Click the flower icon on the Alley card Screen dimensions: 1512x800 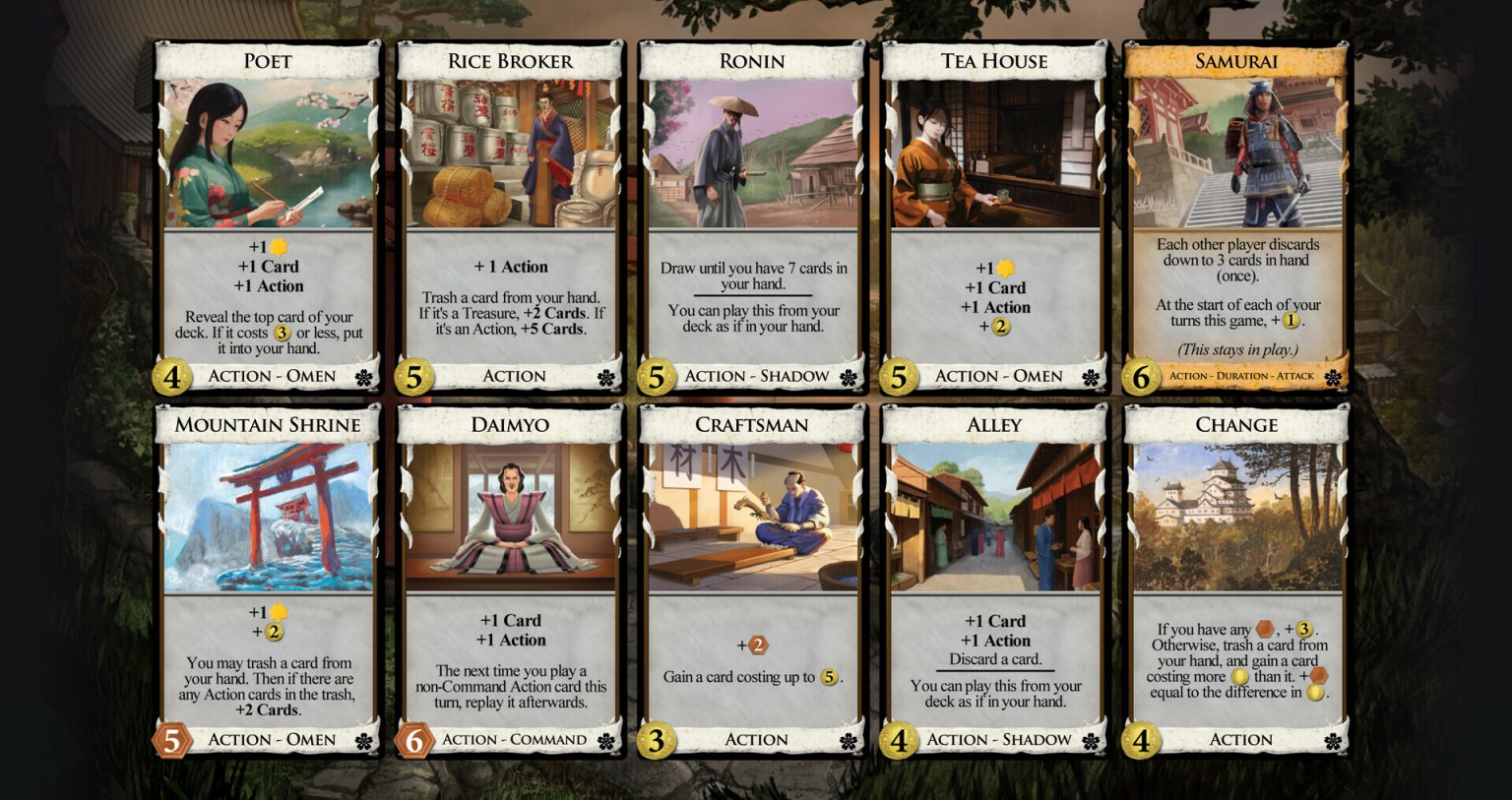pos(1093,739)
